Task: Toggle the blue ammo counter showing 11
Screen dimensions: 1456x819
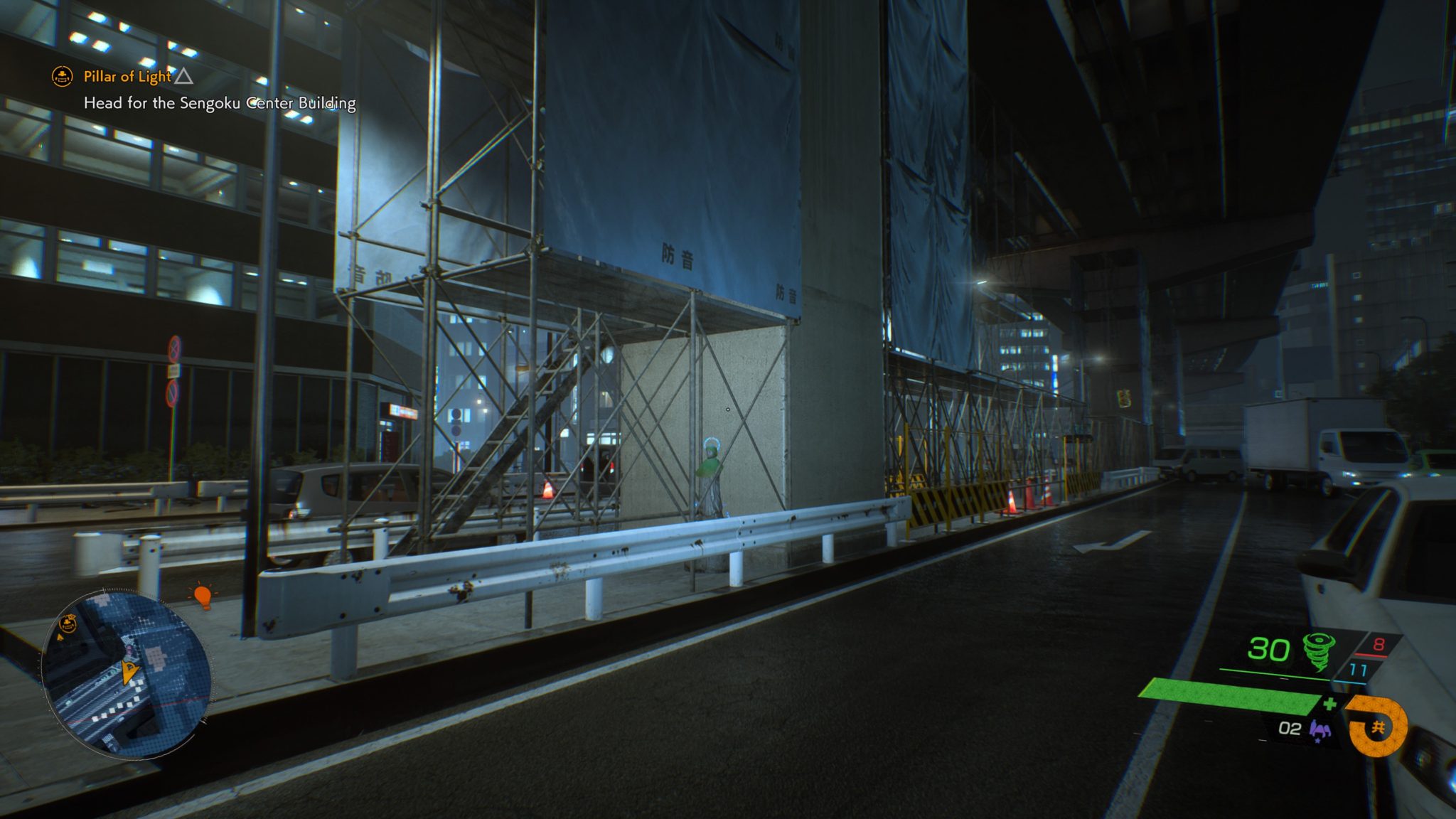Action: tap(1357, 668)
